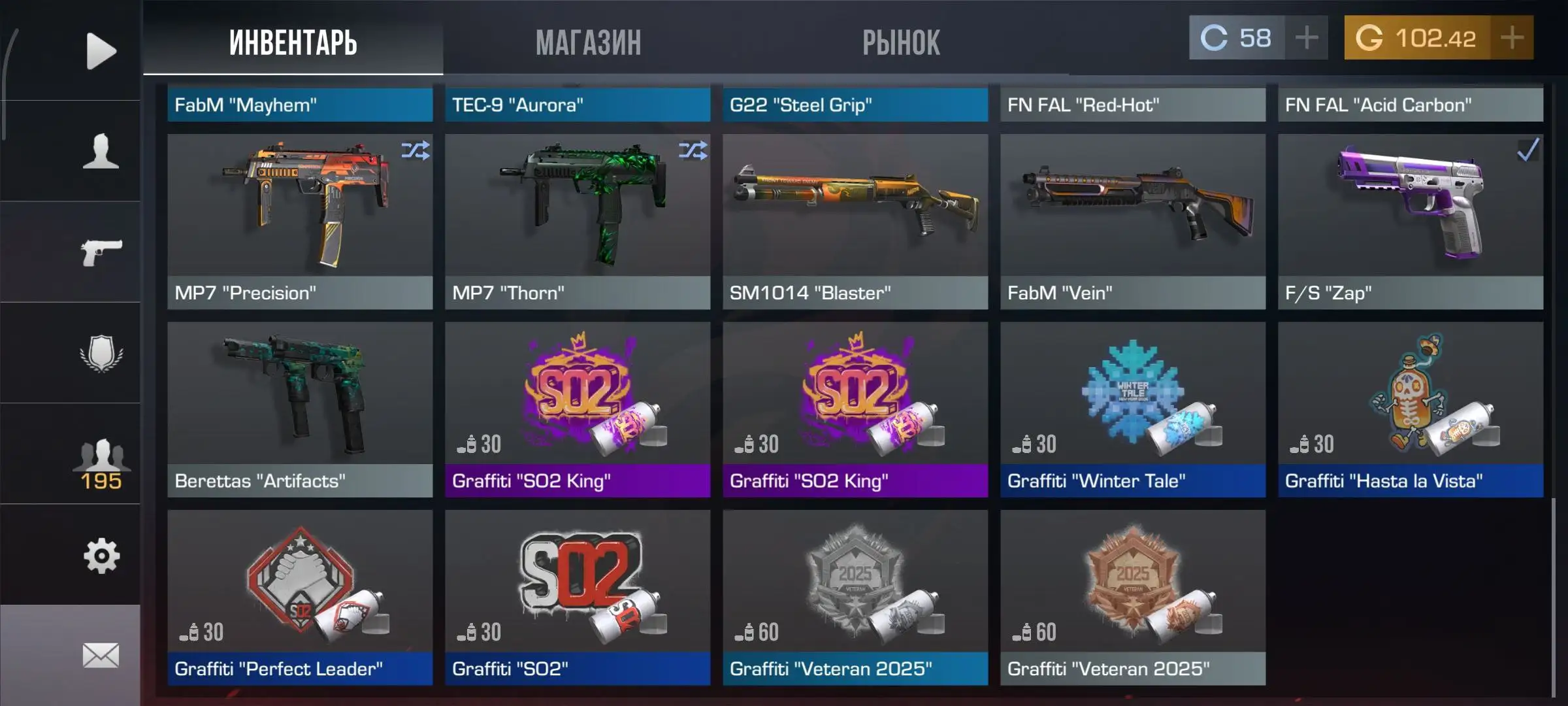Select the Berettas "Artifacts" item
Image resolution: width=1568 pixels, height=706 pixels.
300,409
